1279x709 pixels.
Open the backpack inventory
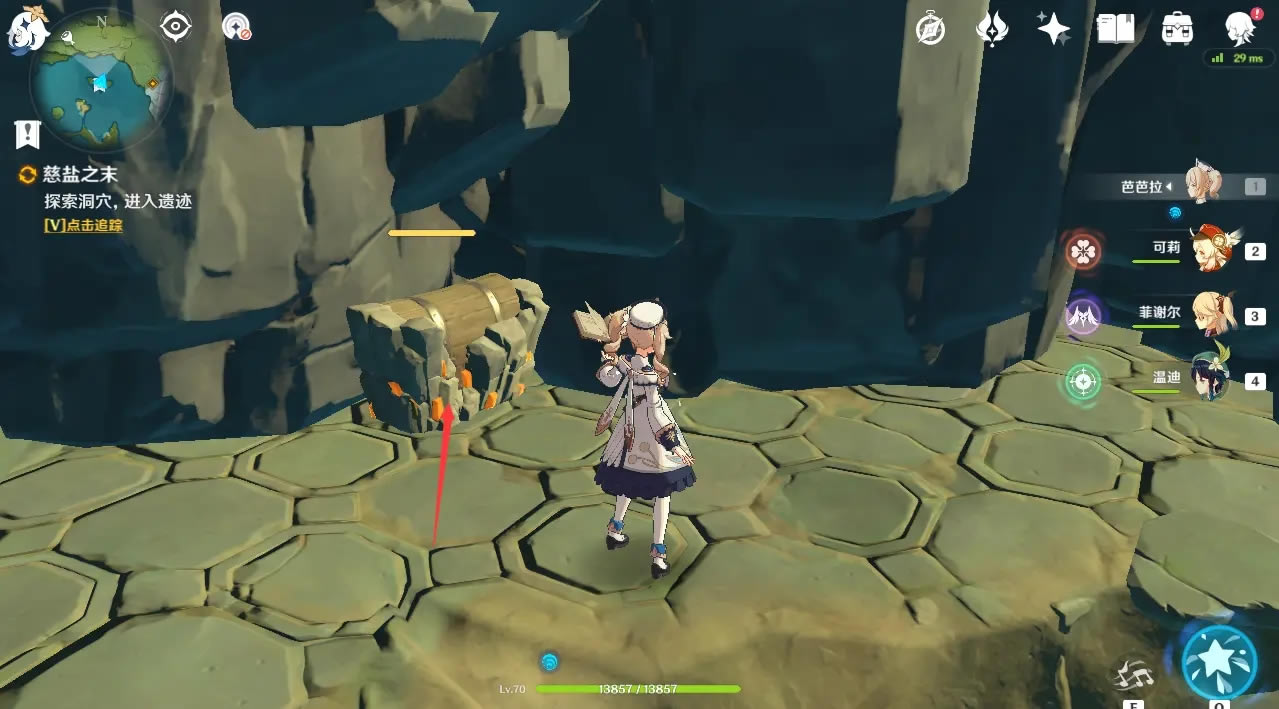click(1177, 29)
